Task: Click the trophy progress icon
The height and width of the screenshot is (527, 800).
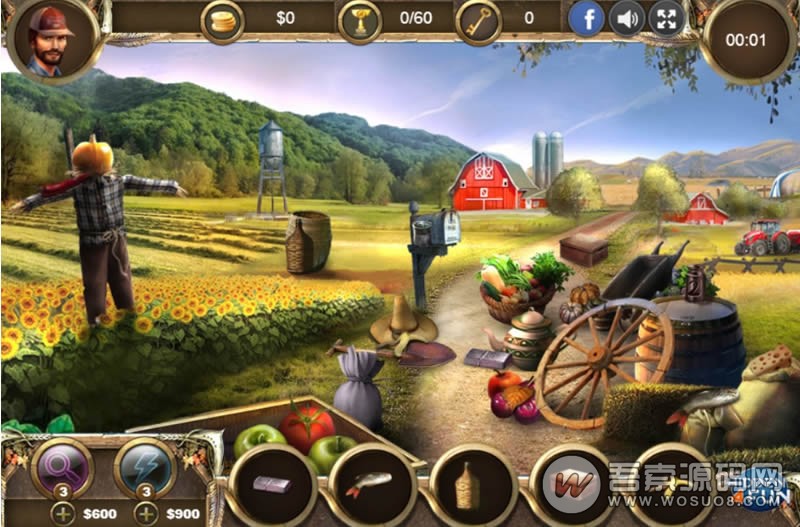Action: [x=359, y=20]
